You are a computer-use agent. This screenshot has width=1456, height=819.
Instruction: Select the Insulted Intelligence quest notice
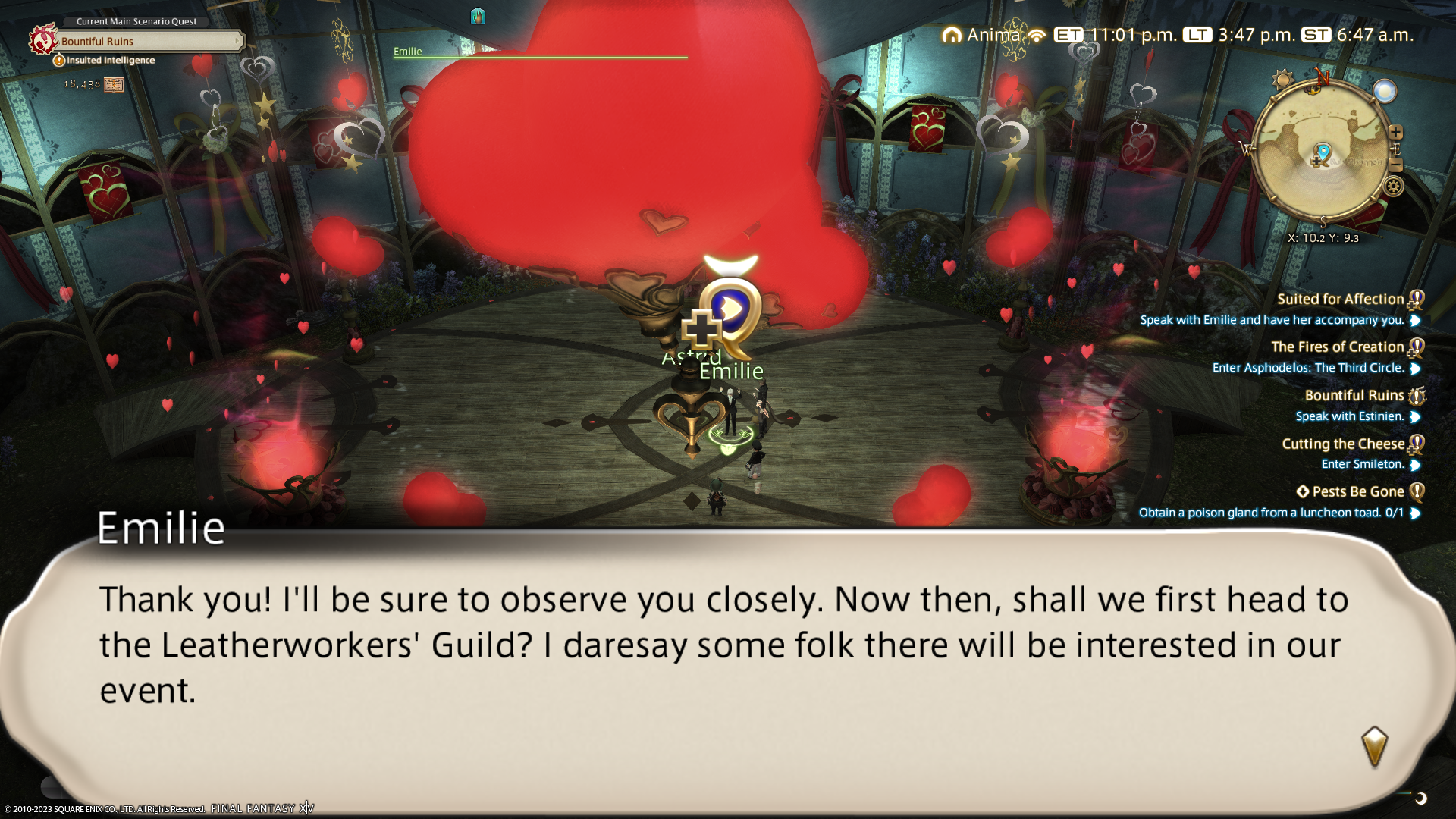(x=110, y=61)
